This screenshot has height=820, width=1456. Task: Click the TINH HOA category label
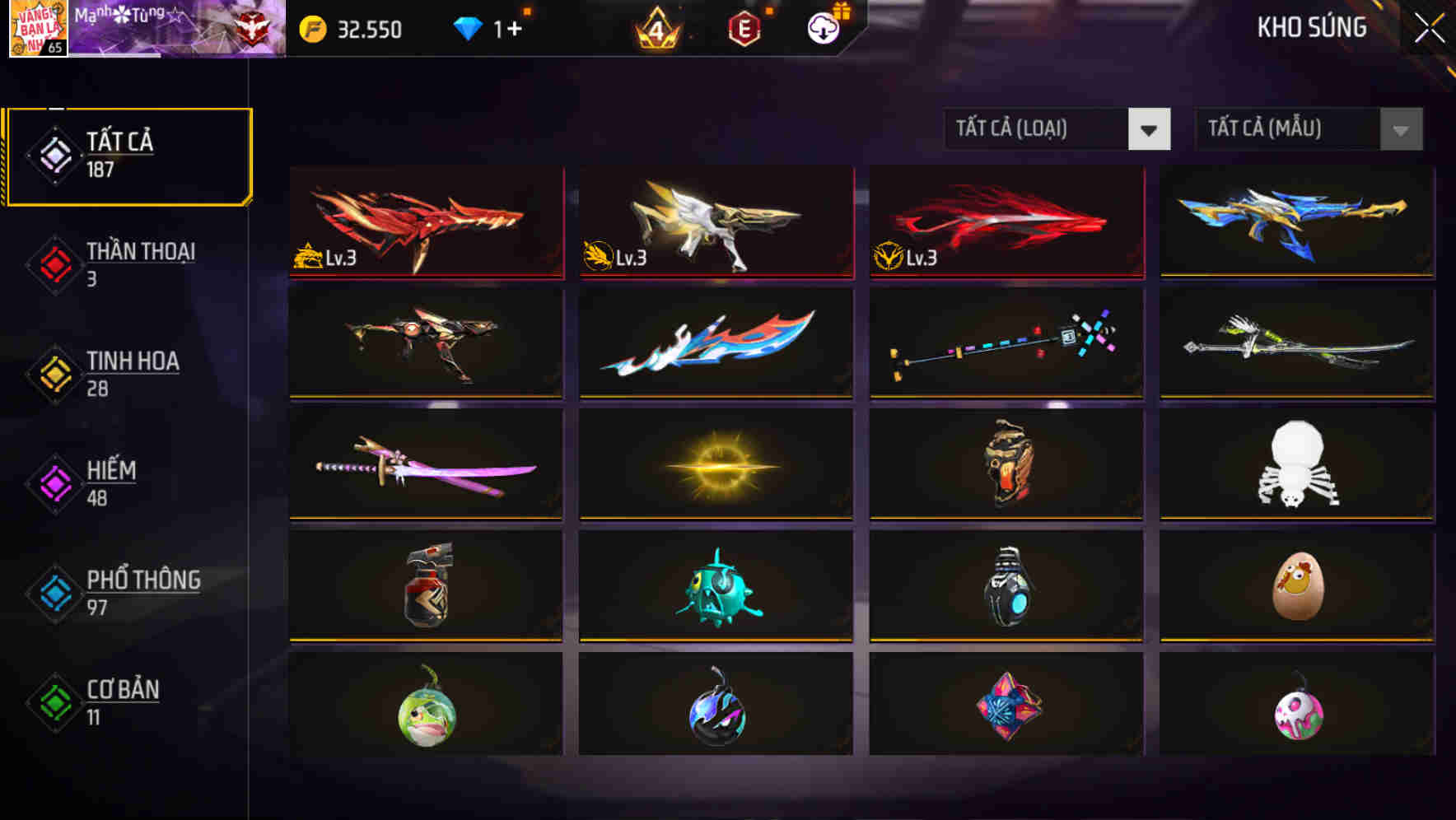tap(133, 361)
